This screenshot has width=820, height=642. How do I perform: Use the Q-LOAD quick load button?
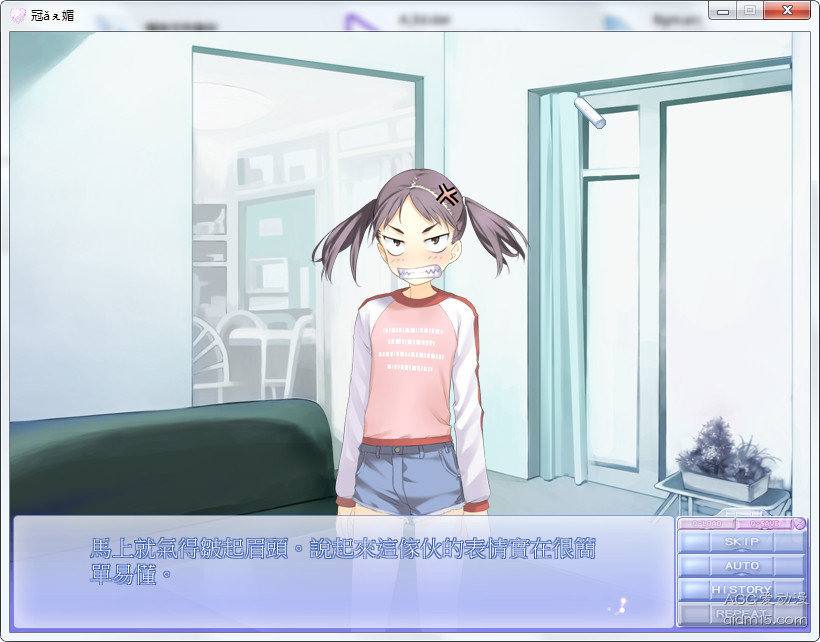pyautogui.click(x=706, y=523)
